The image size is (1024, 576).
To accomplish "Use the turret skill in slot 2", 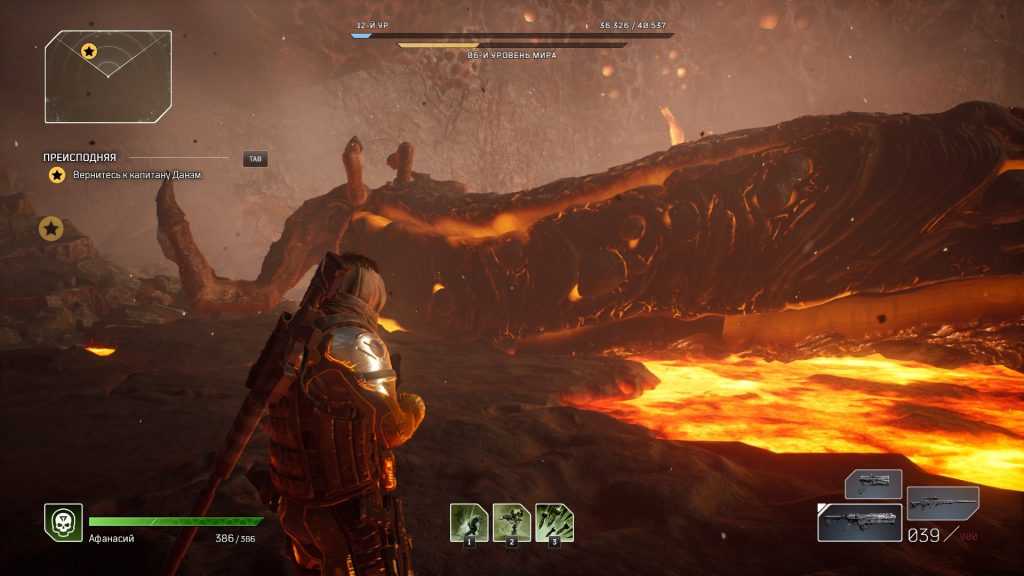I will pos(512,523).
